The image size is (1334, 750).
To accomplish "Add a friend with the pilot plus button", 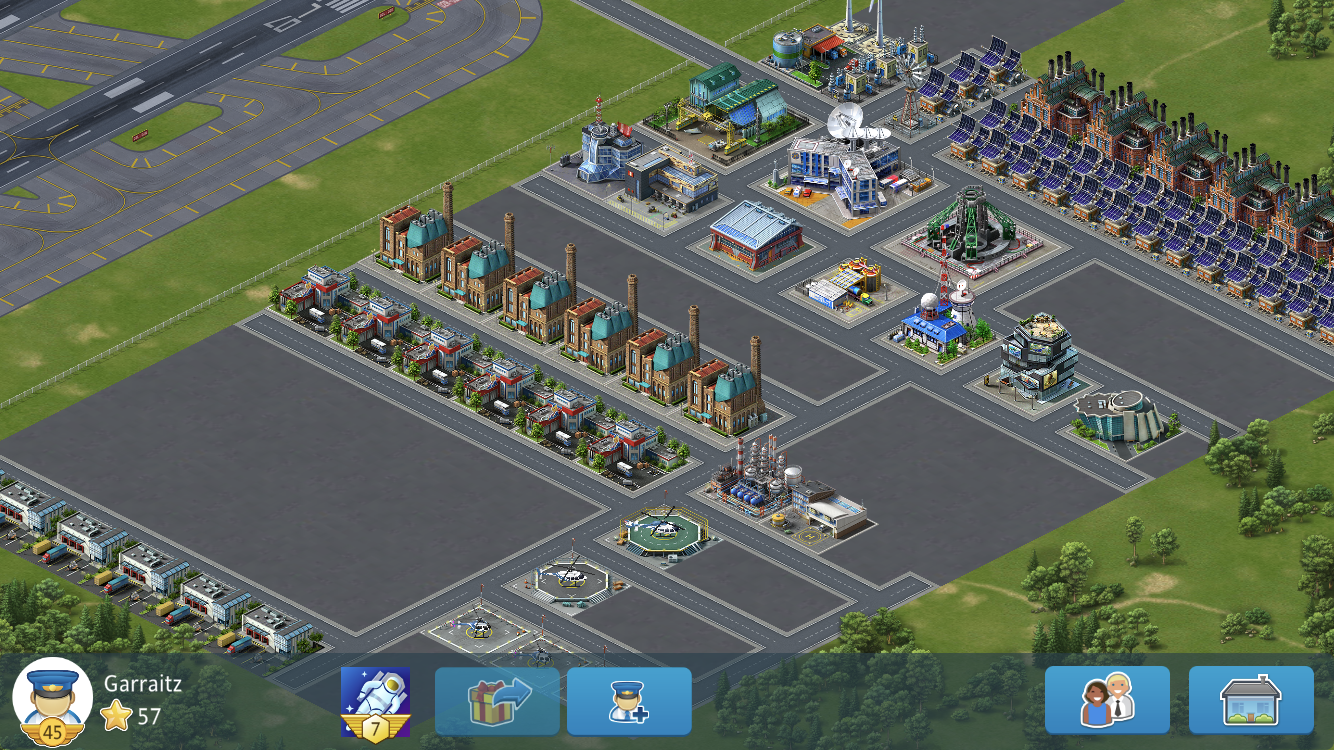I will [x=629, y=701].
